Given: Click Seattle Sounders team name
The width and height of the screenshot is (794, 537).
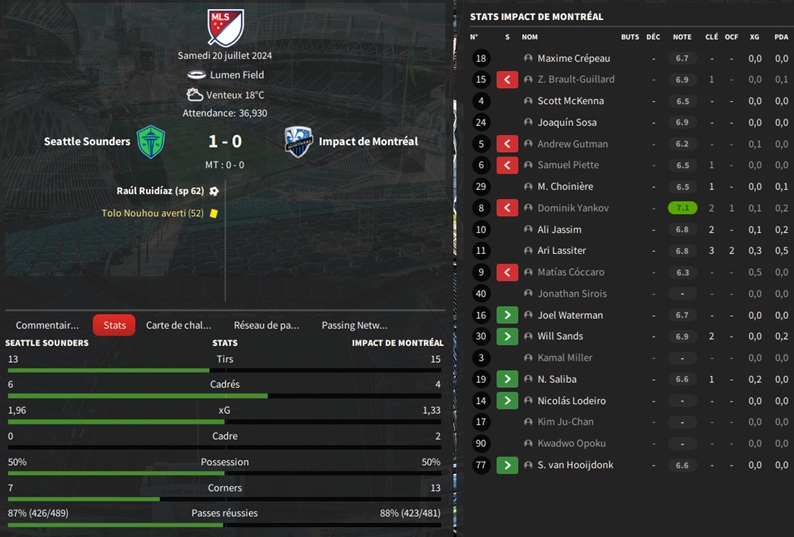Looking at the screenshot, I should click(x=87, y=142).
